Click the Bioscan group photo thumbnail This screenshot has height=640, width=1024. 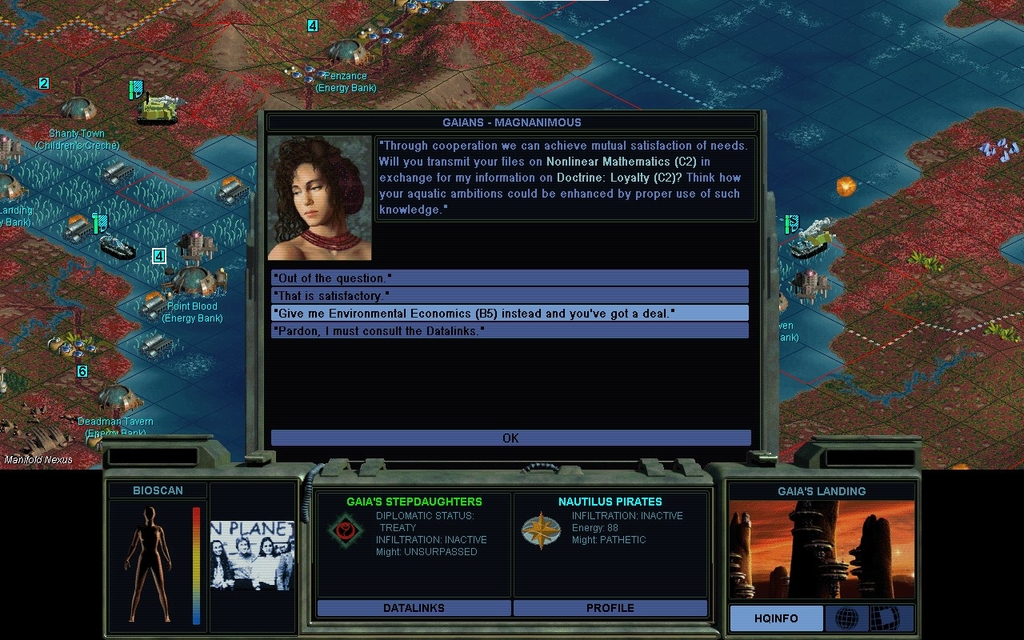pos(252,555)
